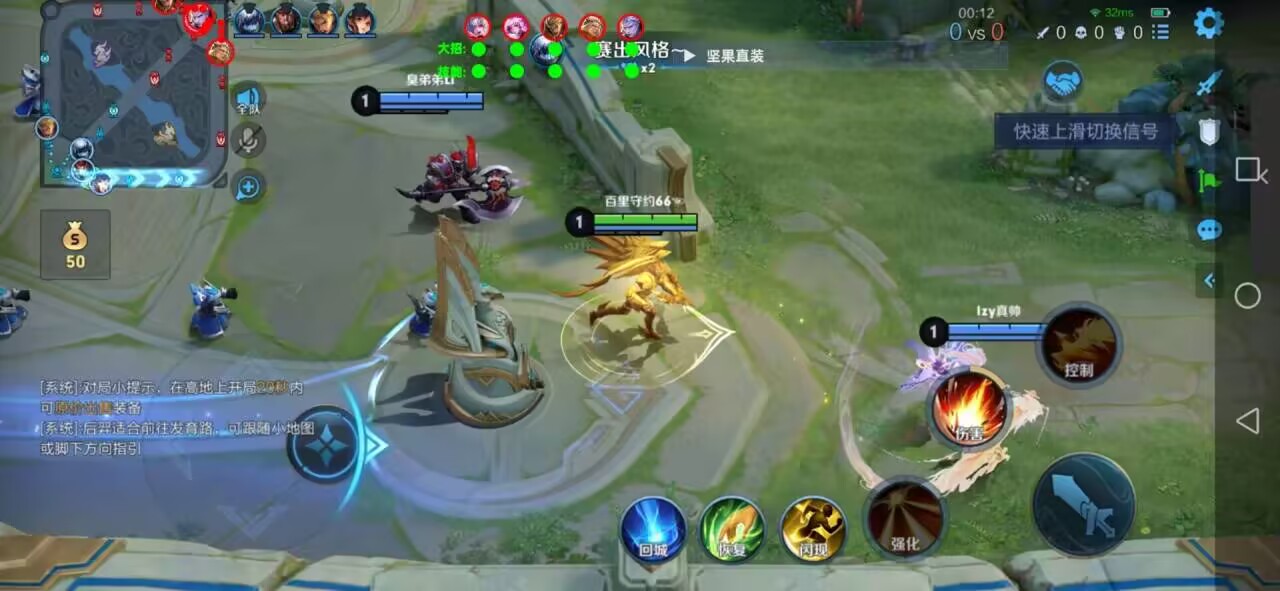Tap the chat-bubble plus icon by the minimap
The width and height of the screenshot is (1280, 591).
248,187
